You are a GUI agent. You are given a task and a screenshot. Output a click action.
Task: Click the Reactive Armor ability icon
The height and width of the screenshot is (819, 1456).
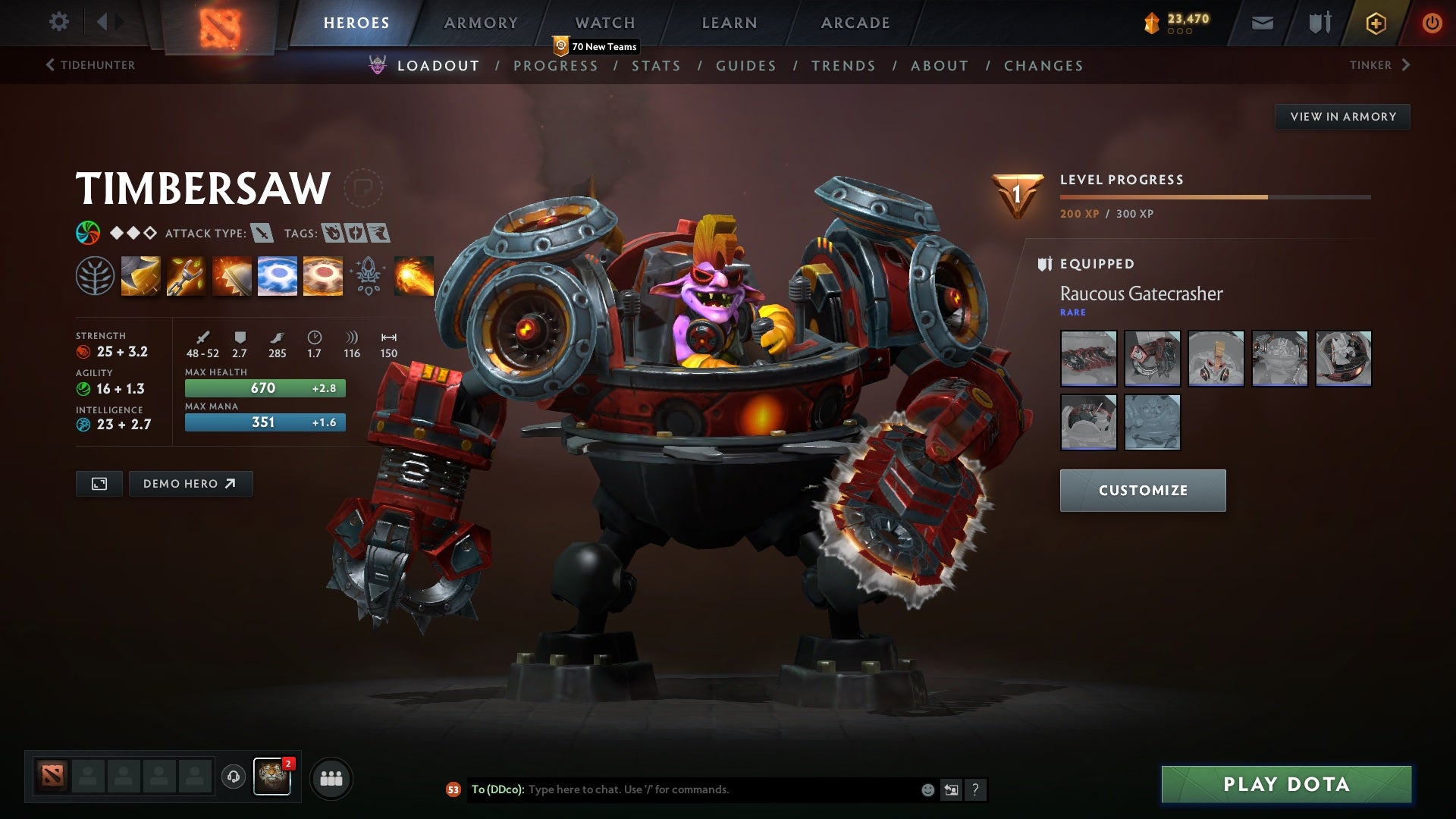coord(231,275)
